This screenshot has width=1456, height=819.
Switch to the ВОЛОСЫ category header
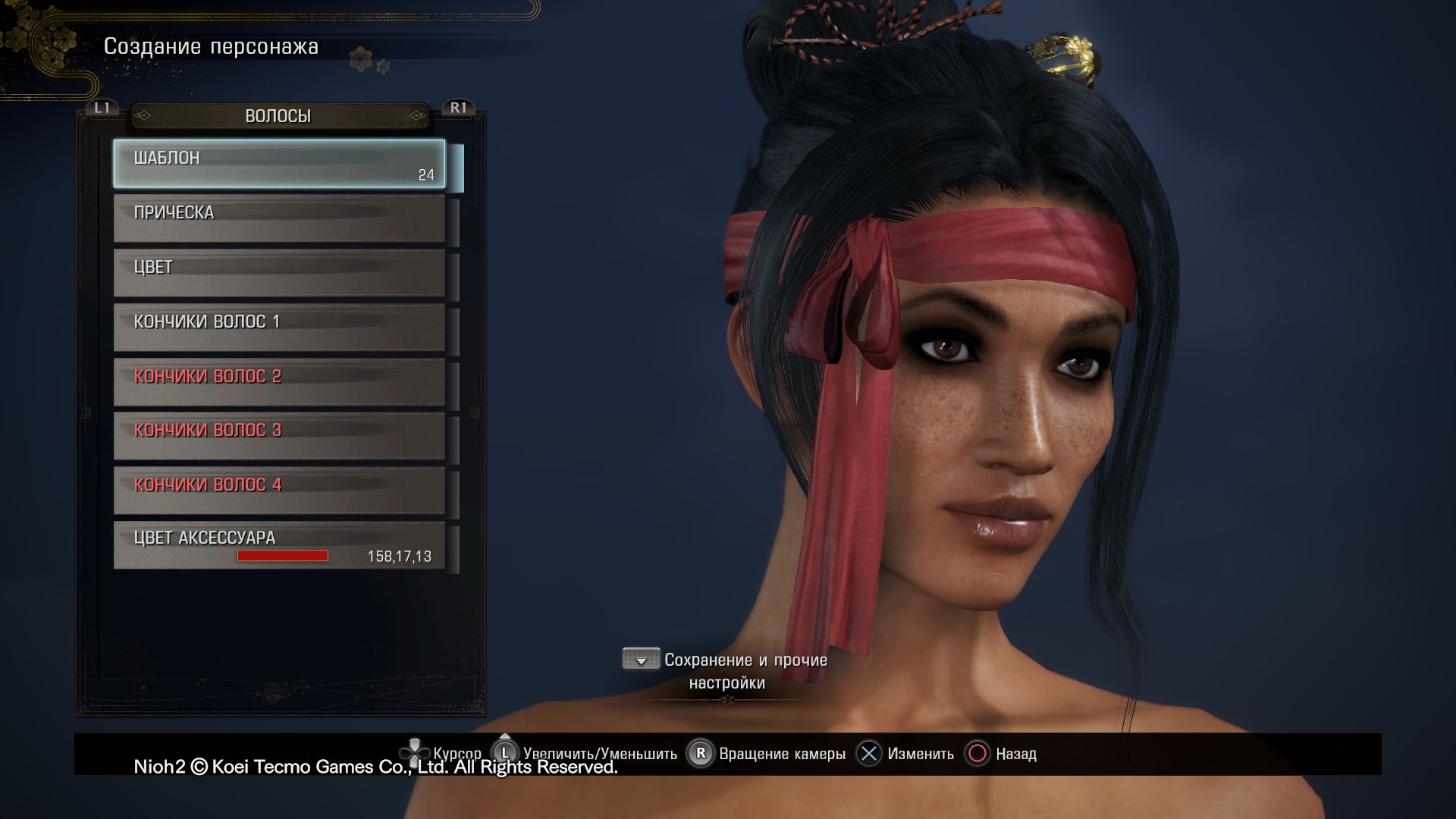point(278,116)
